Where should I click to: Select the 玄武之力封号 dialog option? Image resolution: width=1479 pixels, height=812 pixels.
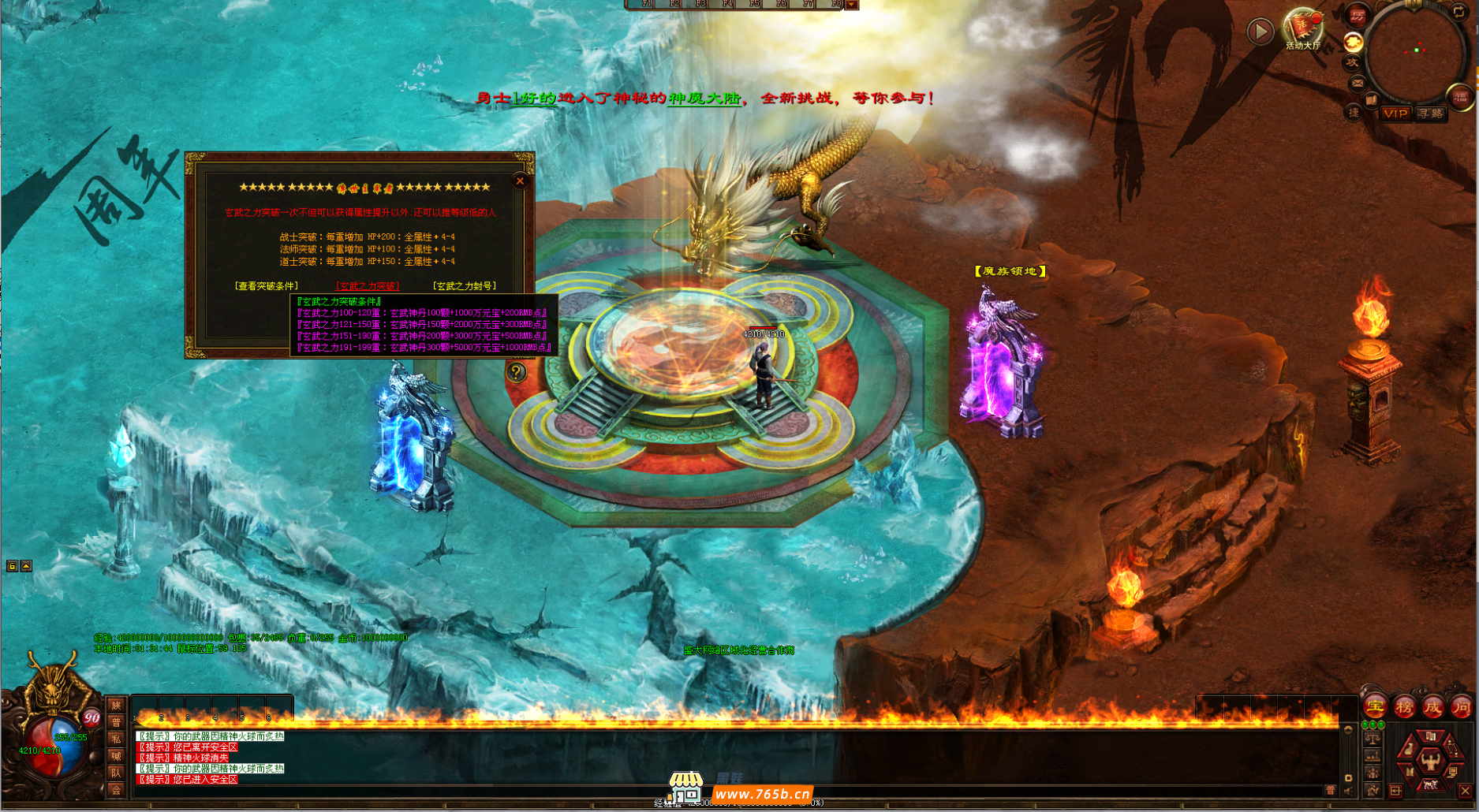465,286
